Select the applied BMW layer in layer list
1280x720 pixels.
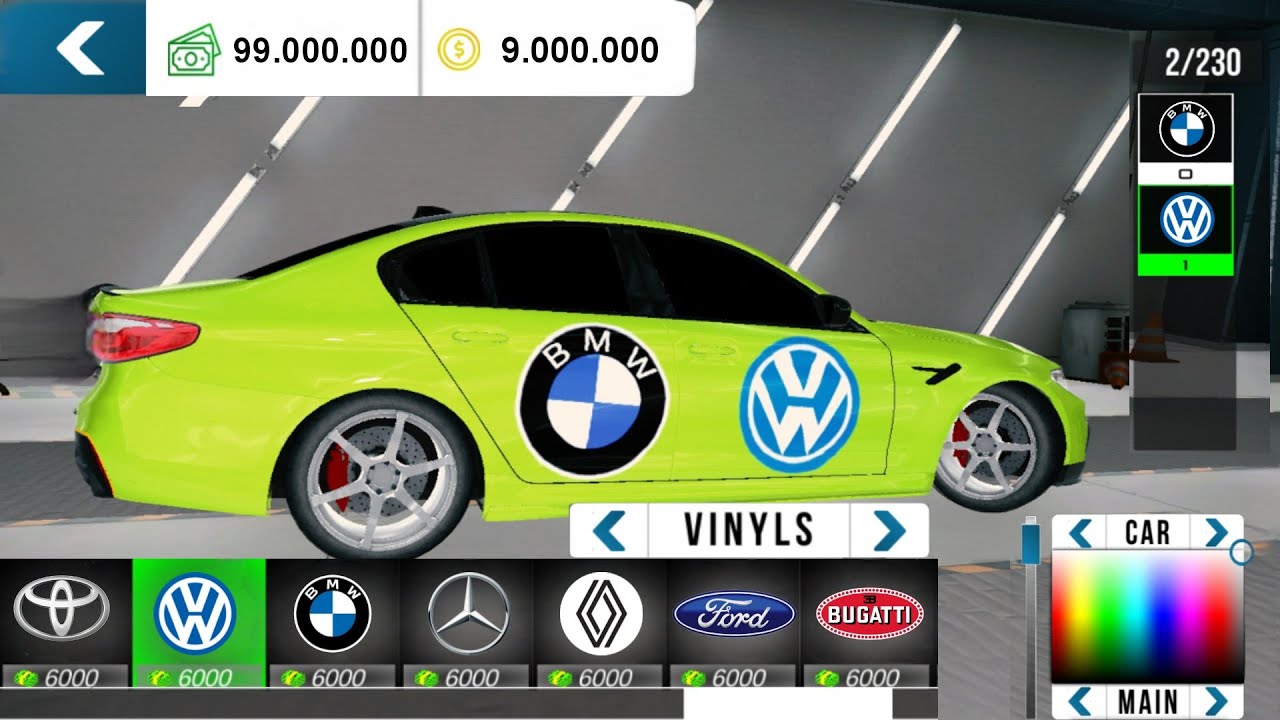click(x=1187, y=131)
